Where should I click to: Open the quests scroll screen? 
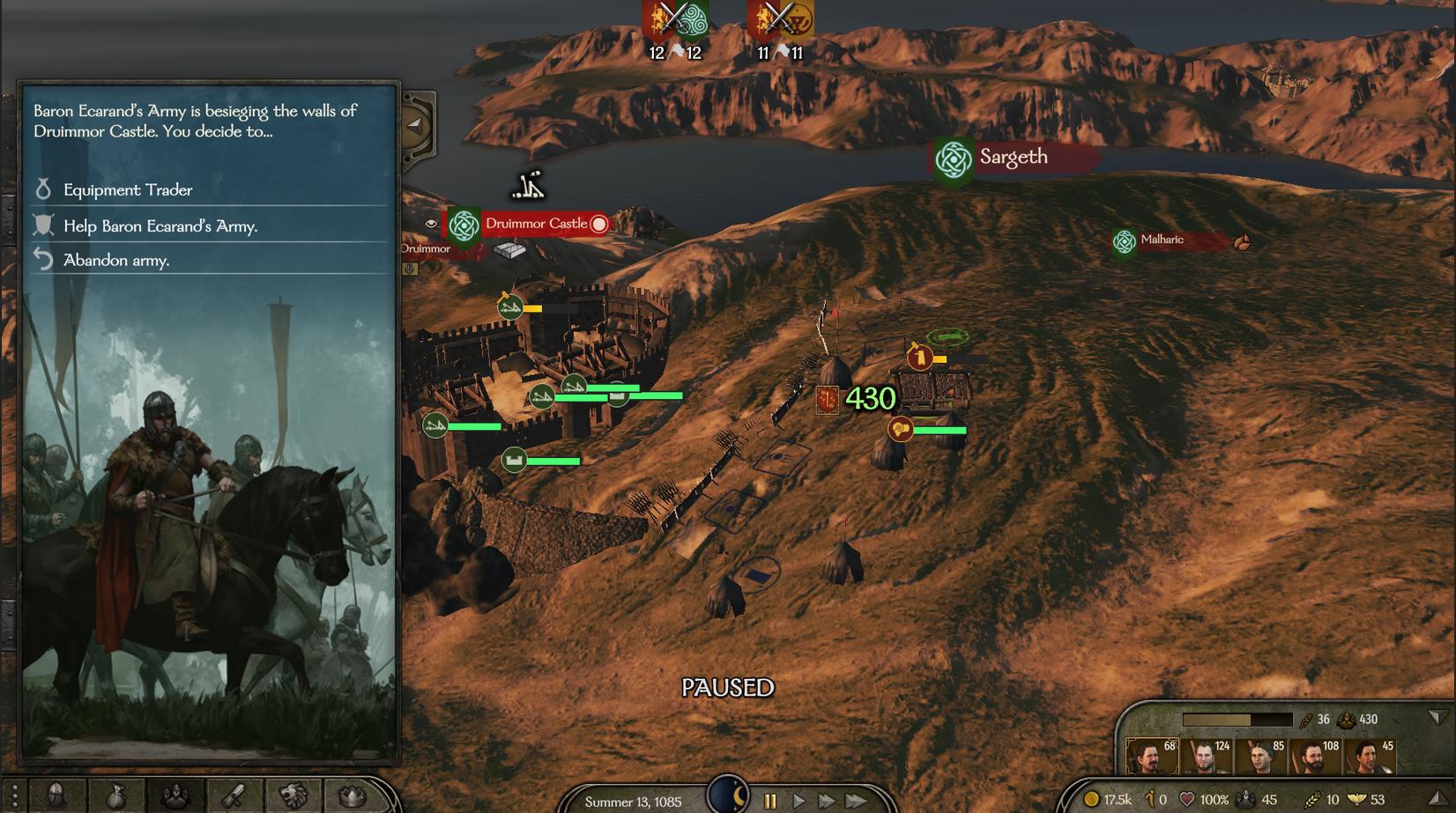(x=234, y=796)
